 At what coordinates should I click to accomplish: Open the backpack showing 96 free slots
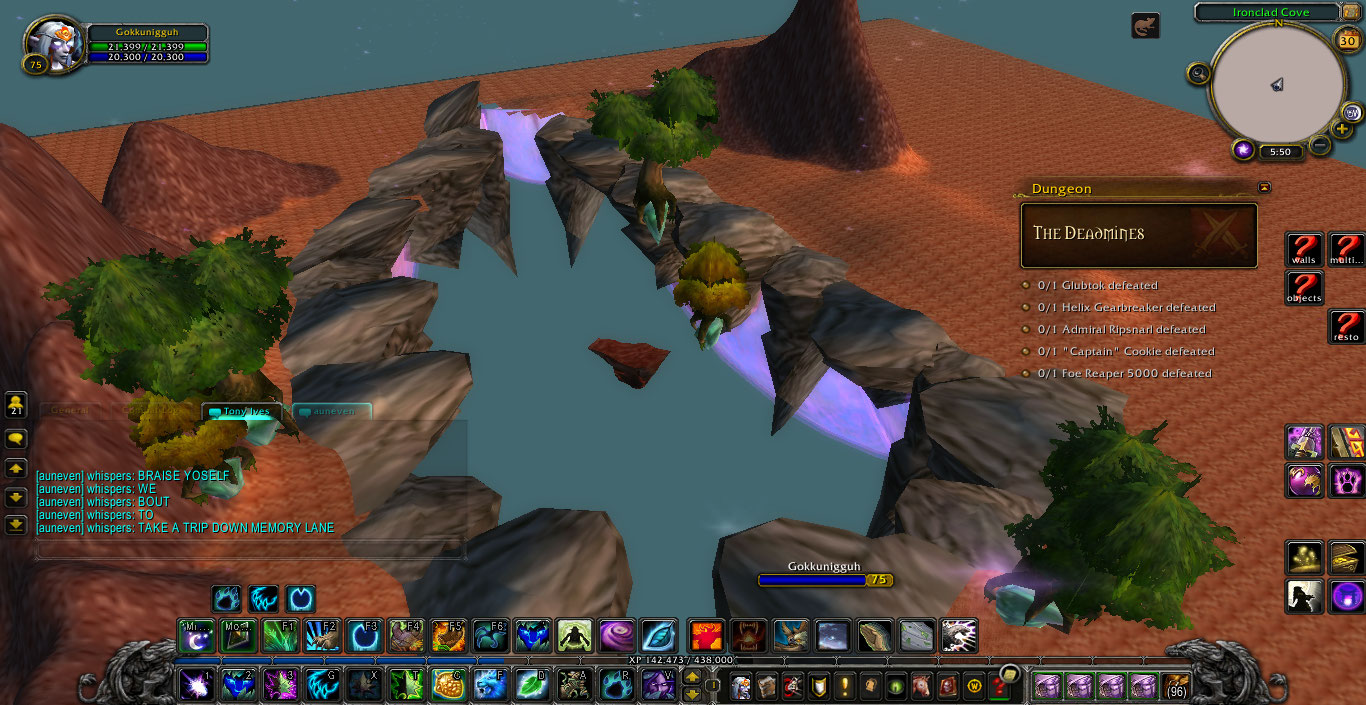(1176, 686)
